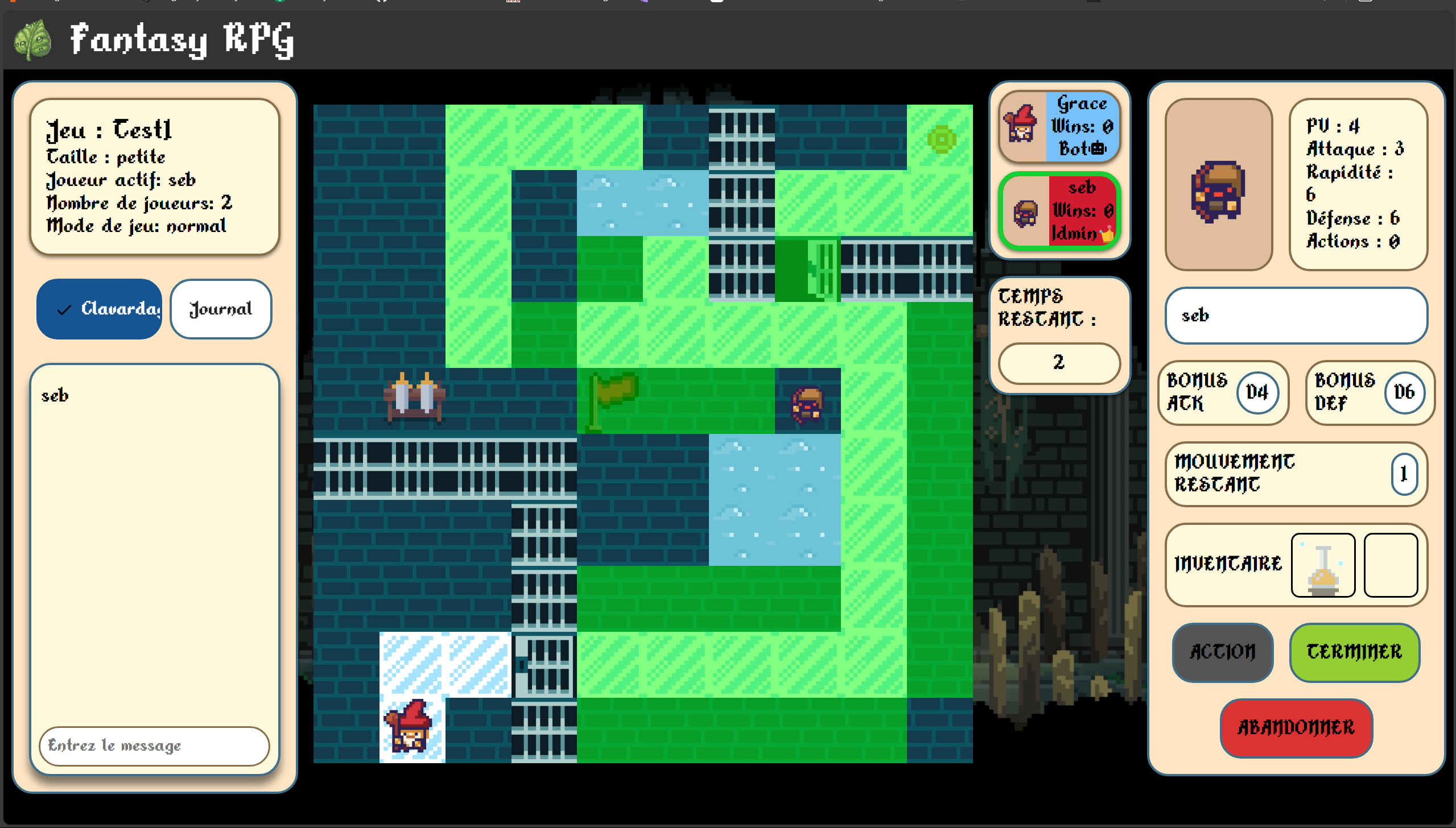Toggle the Clavardage checkmark
Image resolution: width=1456 pixels, height=828 pixels.
(64, 309)
